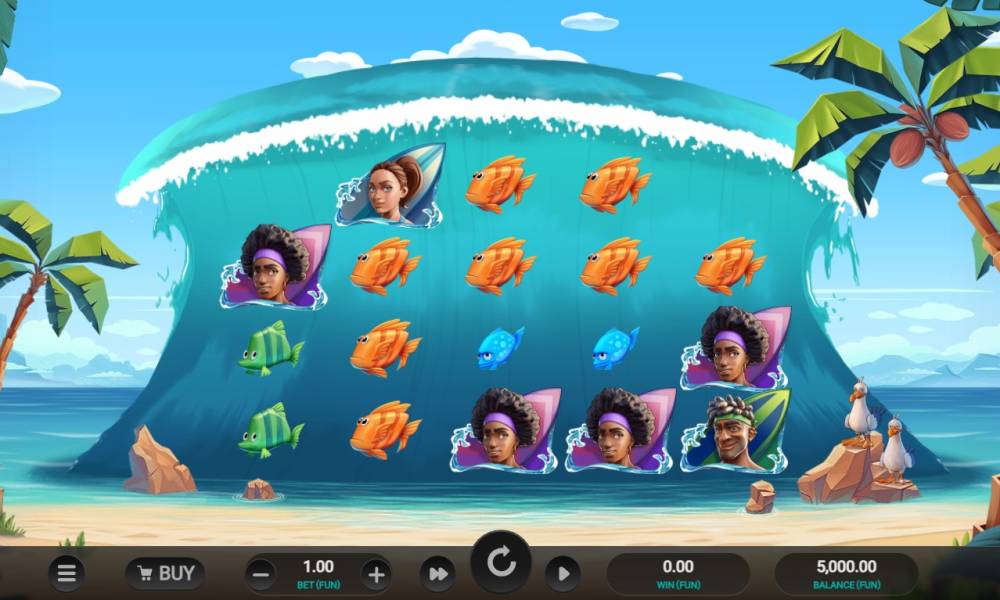
Task: Increase the bet with plus button
Action: coord(376,574)
